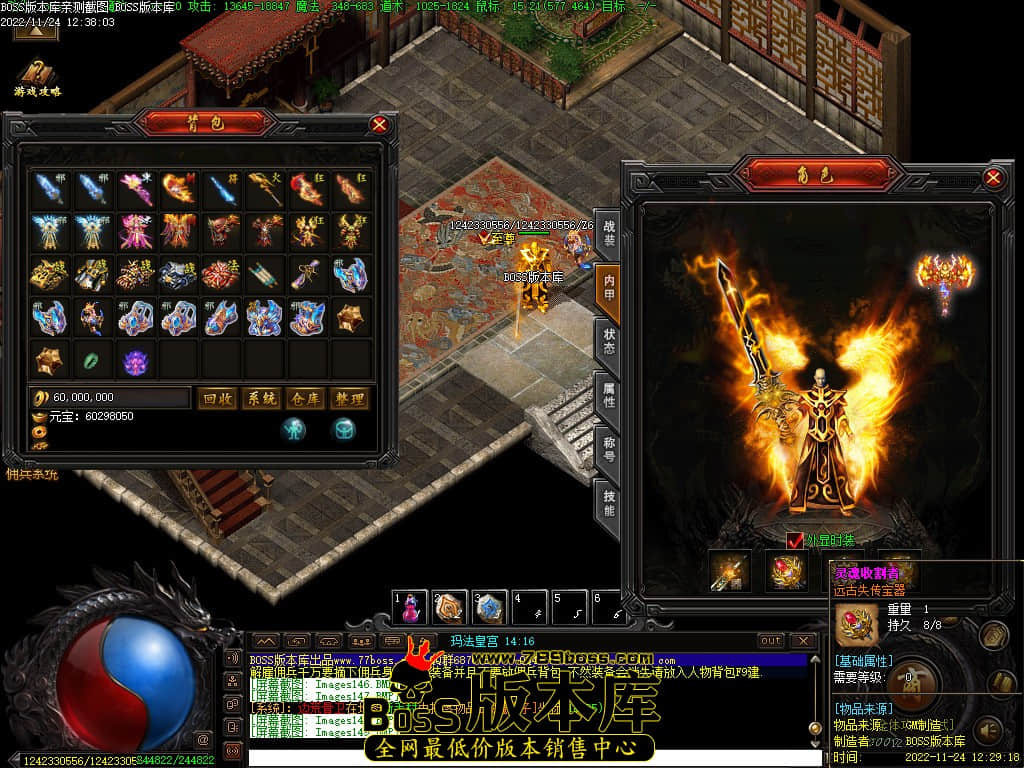
Task: Sort the bag with the 整理 button
Action: click(x=349, y=398)
